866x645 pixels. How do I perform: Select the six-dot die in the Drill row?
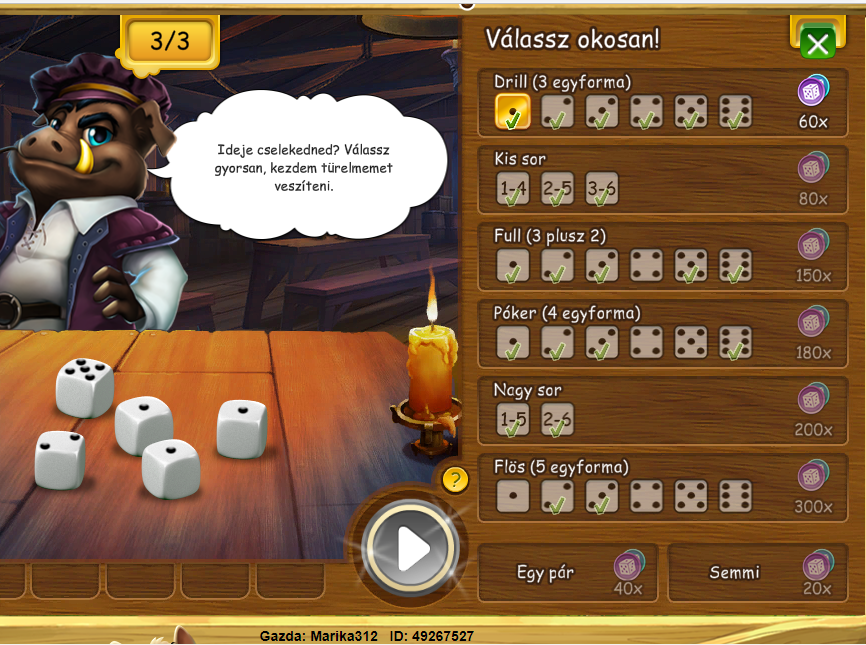(736, 112)
